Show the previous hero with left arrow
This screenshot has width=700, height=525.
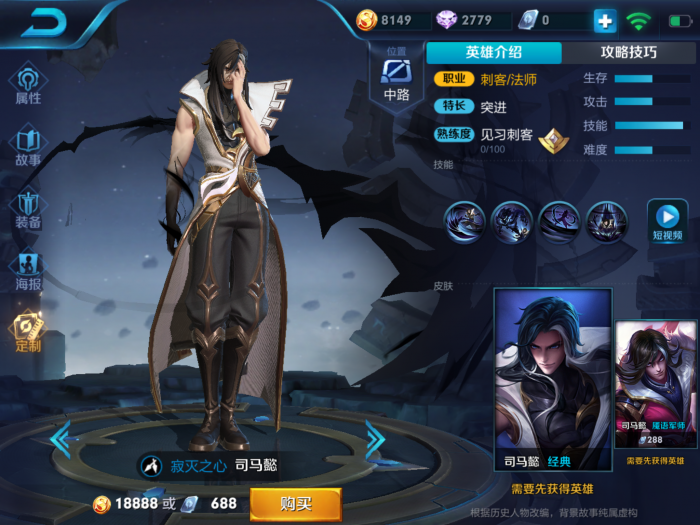(60, 437)
